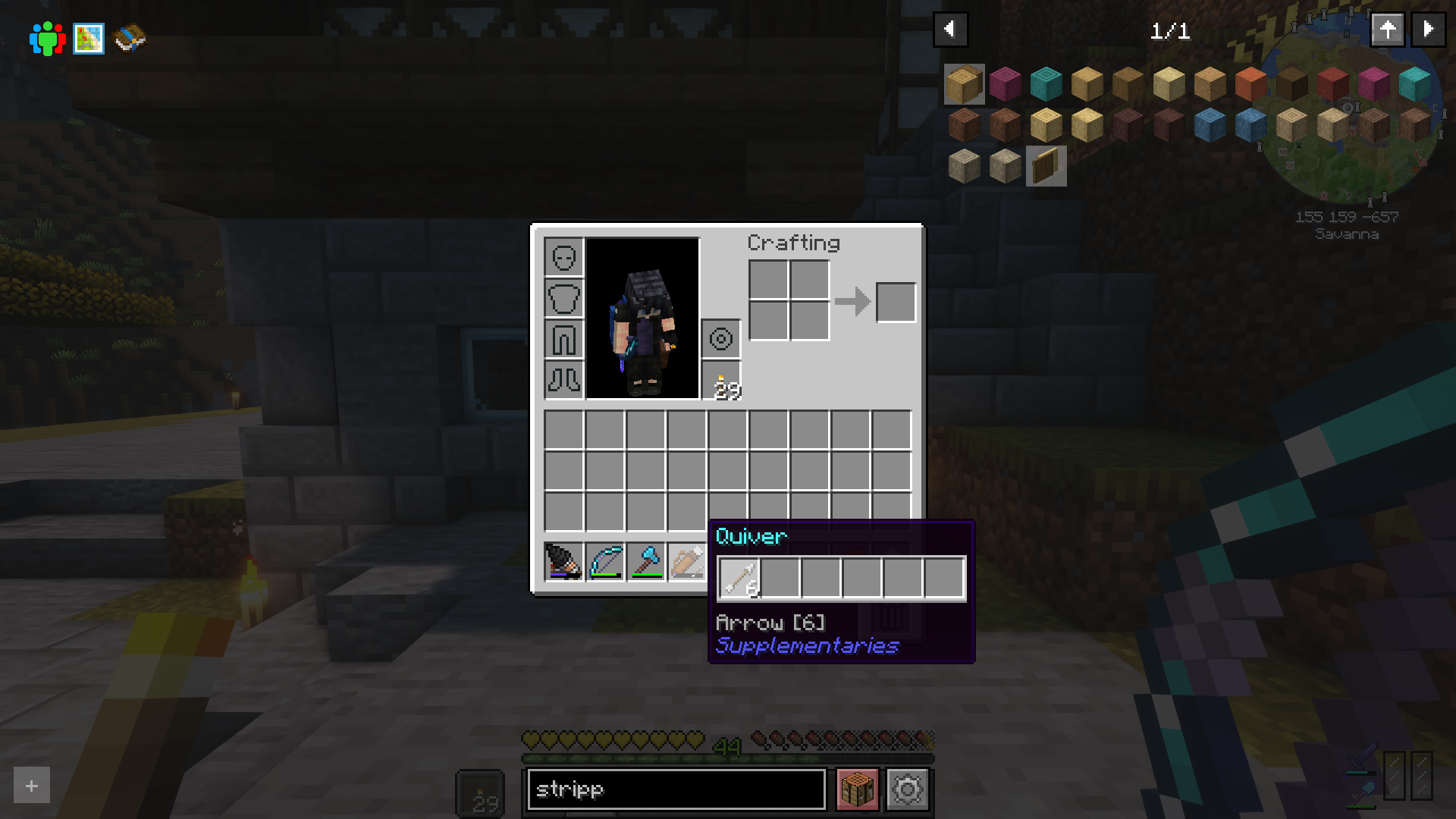
Task: Click the crafting table icon beside the search bar
Action: click(856, 789)
